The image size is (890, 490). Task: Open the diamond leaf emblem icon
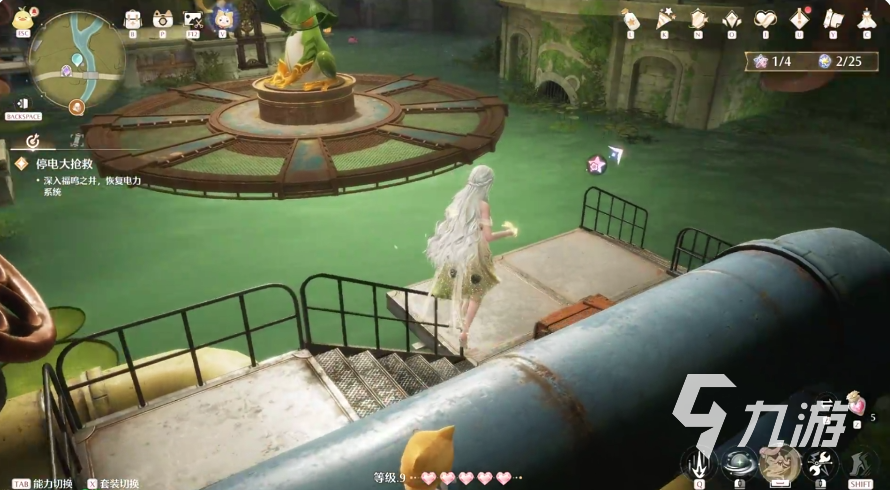click(x=732, y=18)
